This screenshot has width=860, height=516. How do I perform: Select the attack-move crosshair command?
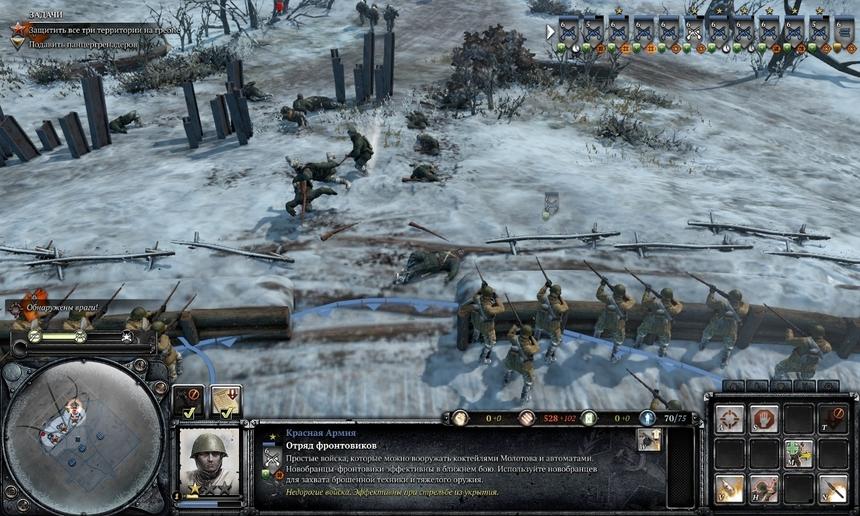(729, 418)
